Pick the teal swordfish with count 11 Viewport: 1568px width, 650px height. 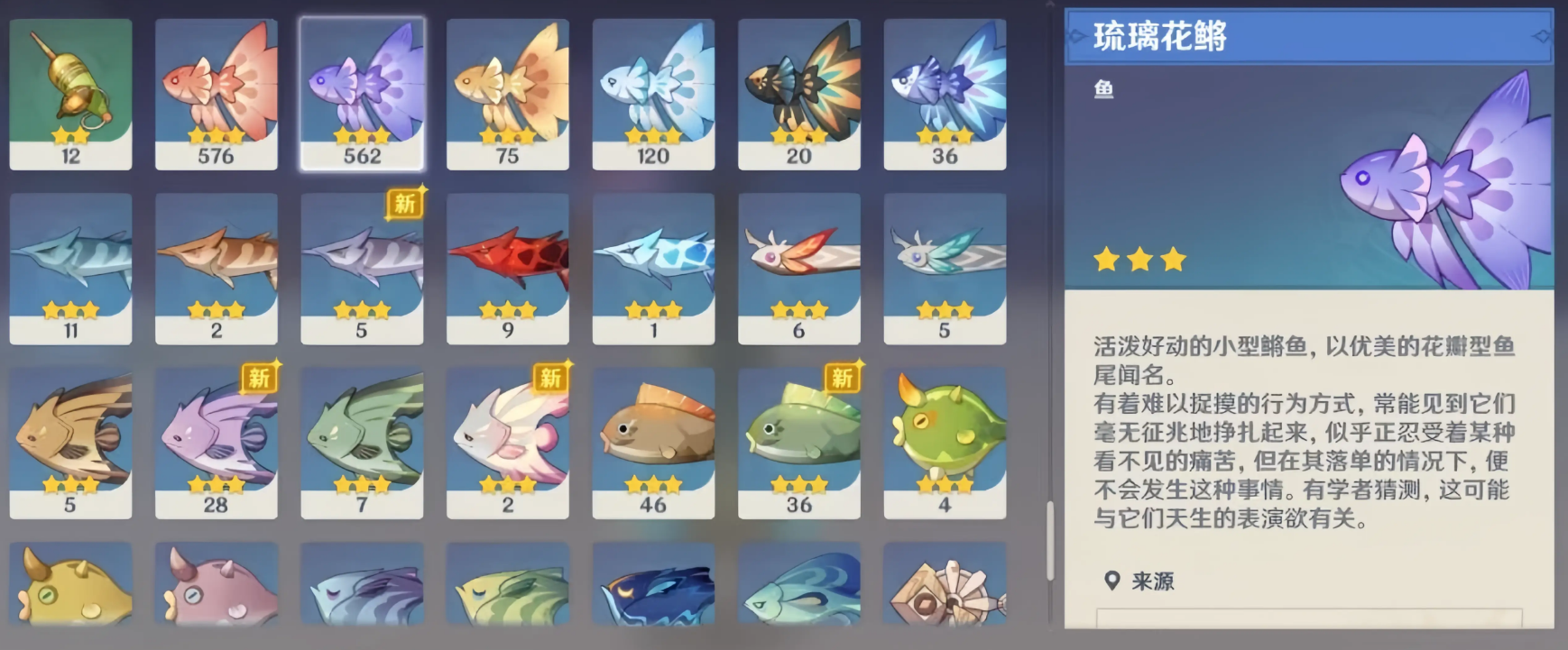click(70, 269)
